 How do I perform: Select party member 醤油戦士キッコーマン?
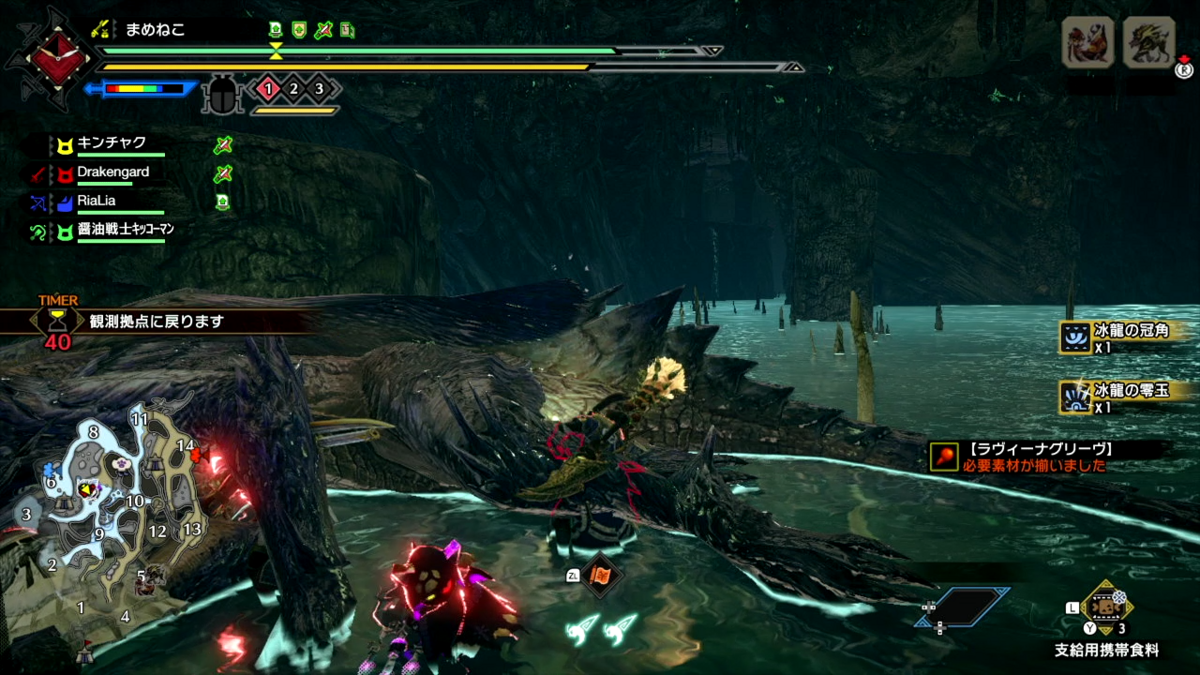126,229
